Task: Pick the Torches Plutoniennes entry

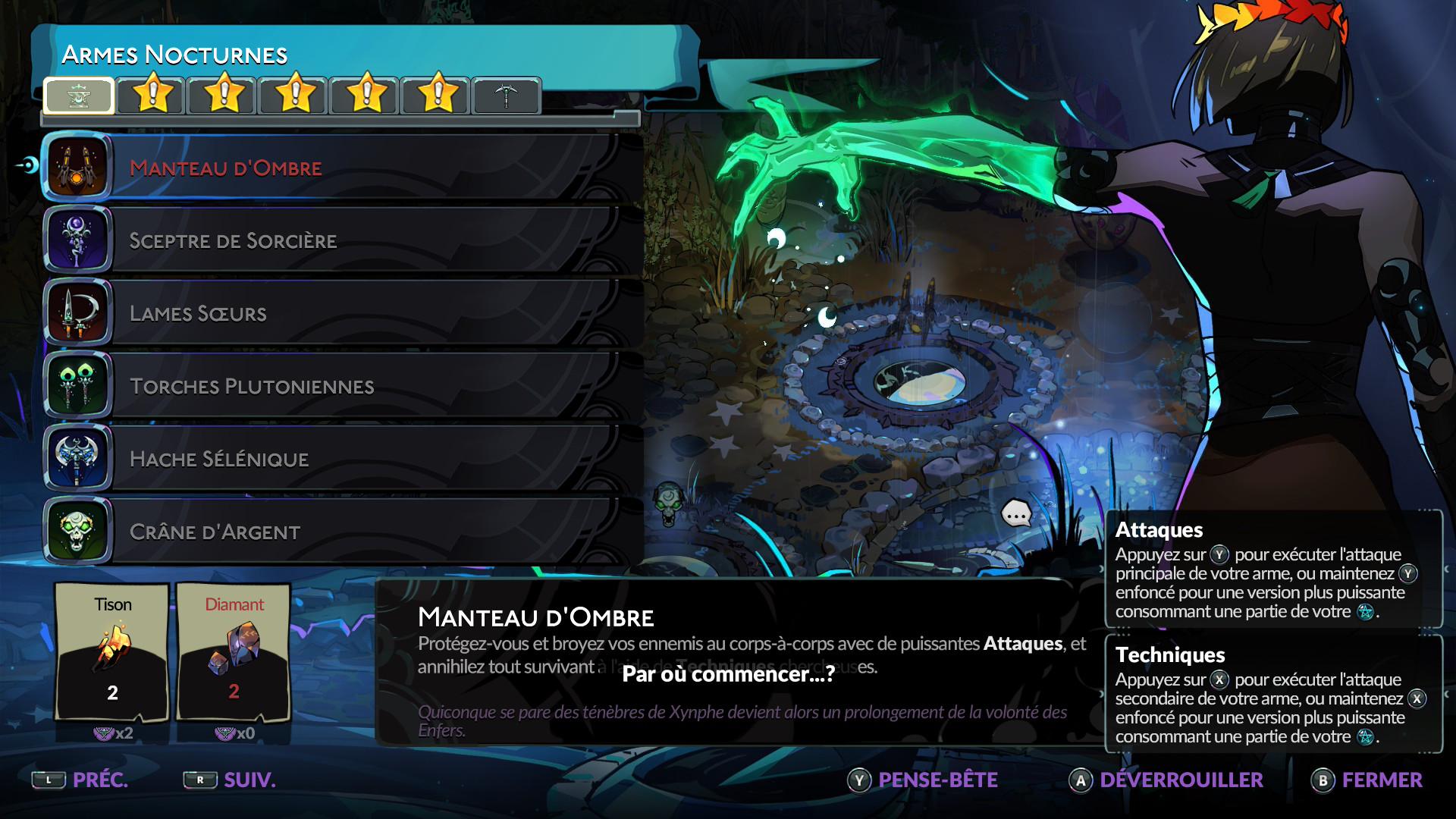Action: 341,386
